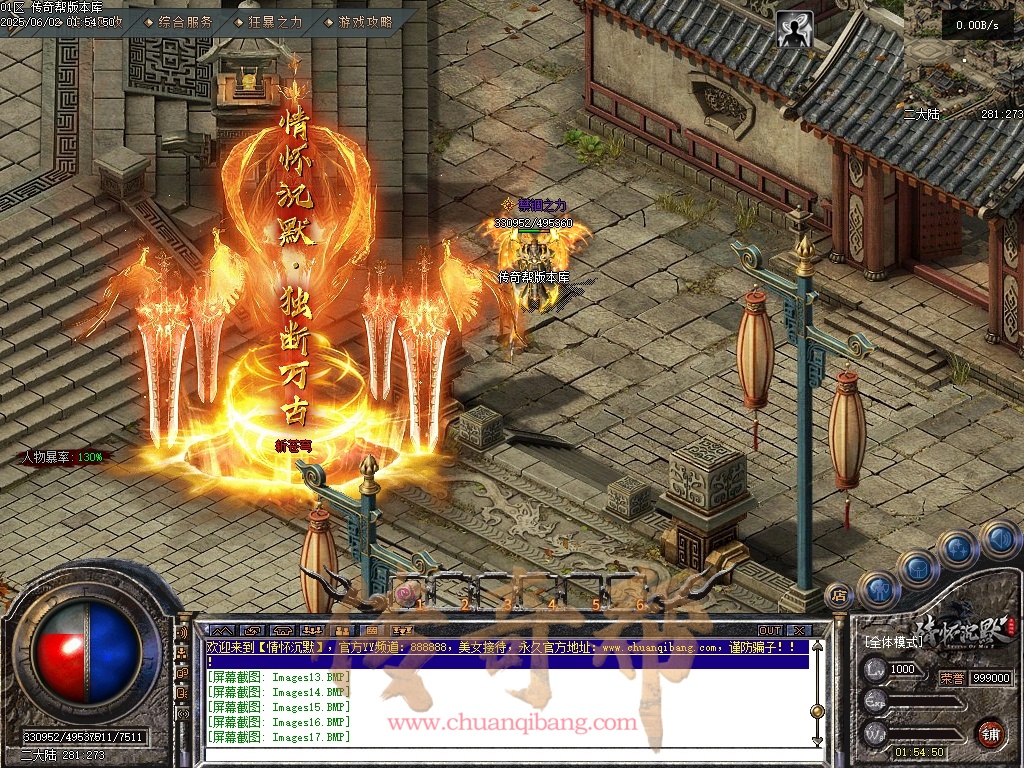Click the chat scrollbar up arrow
This screenshot has height=768, width=1024.
[x=817, y=647]
